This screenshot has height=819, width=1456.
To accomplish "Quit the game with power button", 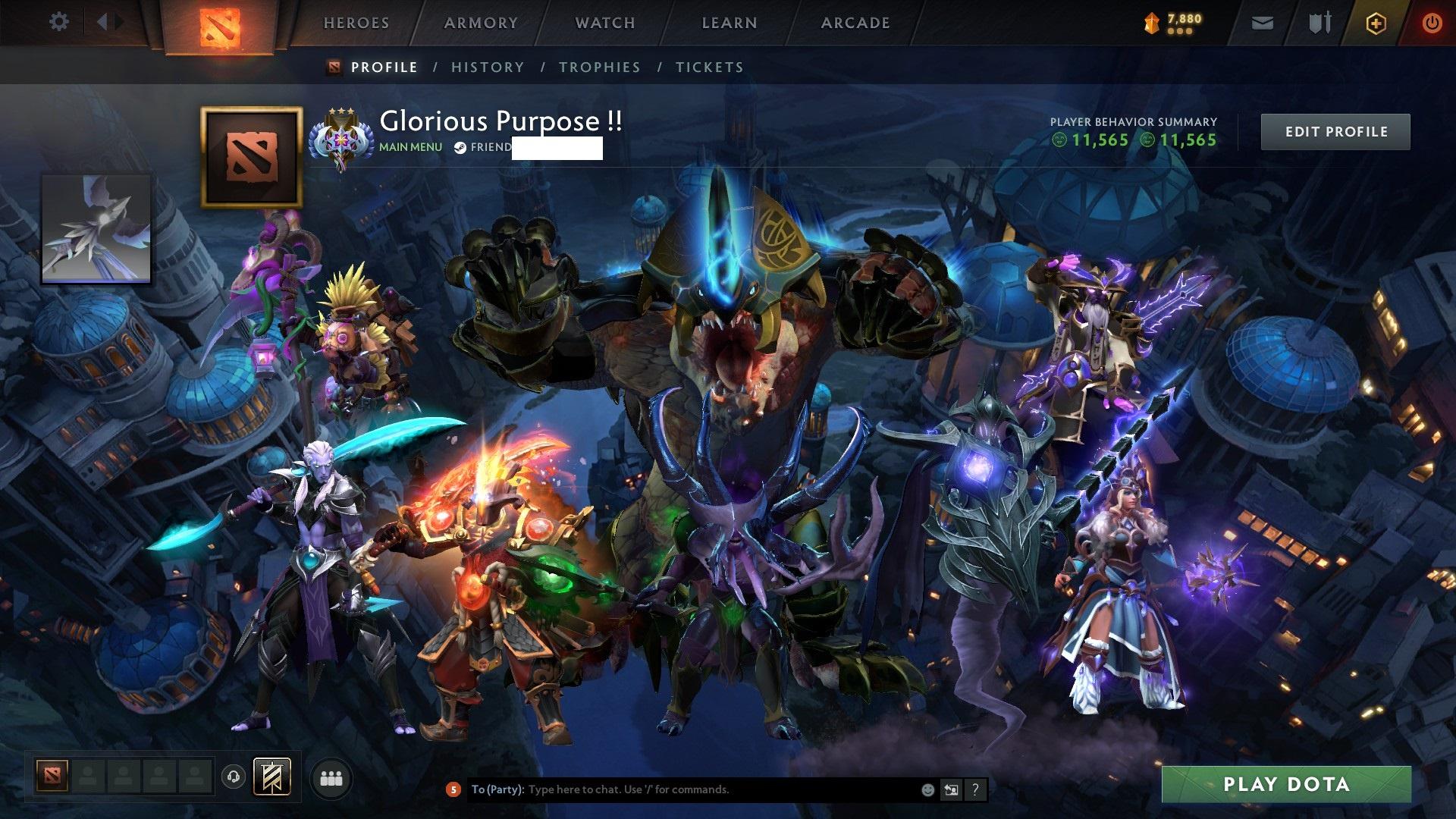I will (x=1432, y=24).
